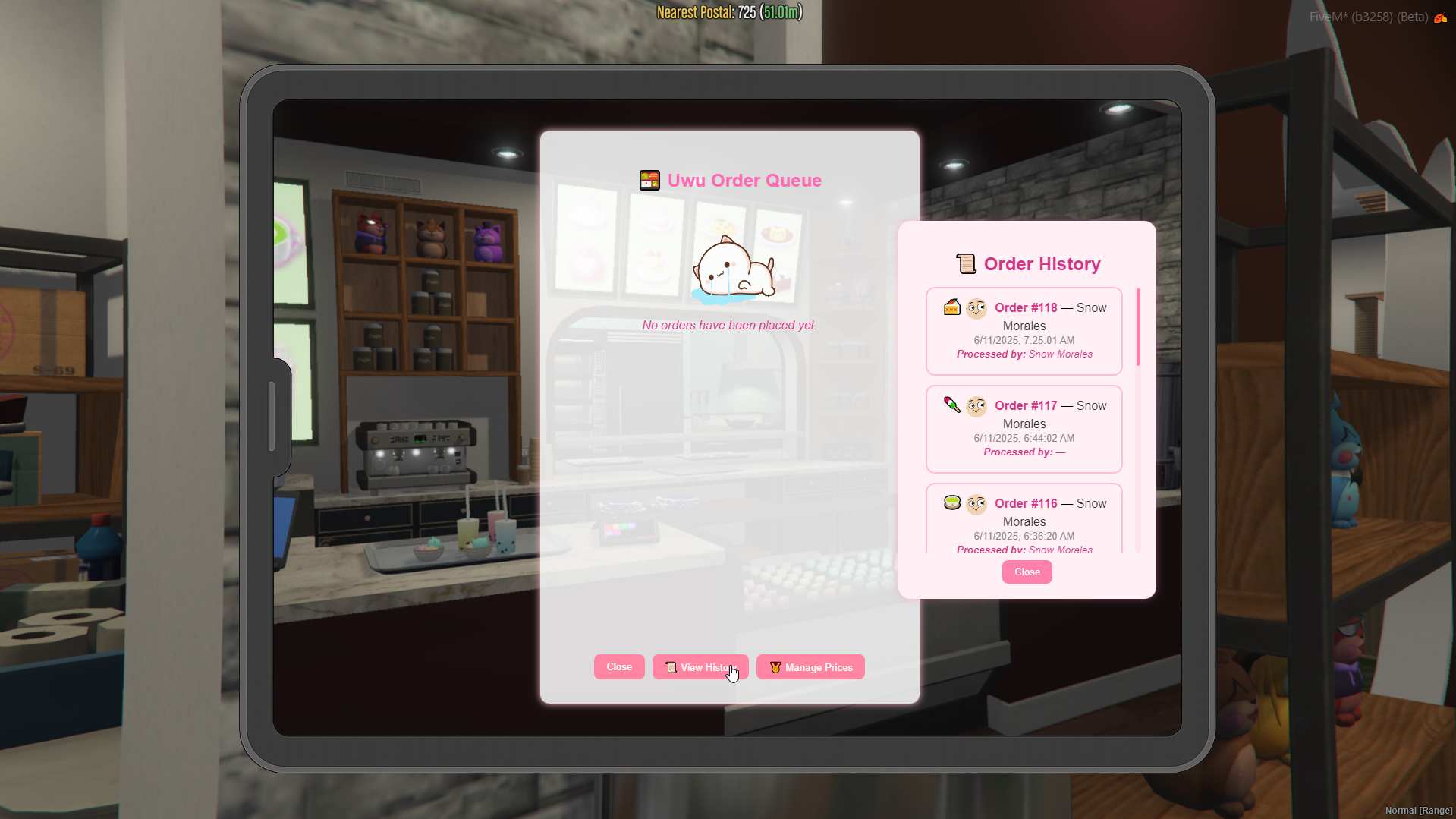This screenshot has width=1456, height=819.
Task: Click the cake slice icon on Order #118
Action: tap(951, 307)
